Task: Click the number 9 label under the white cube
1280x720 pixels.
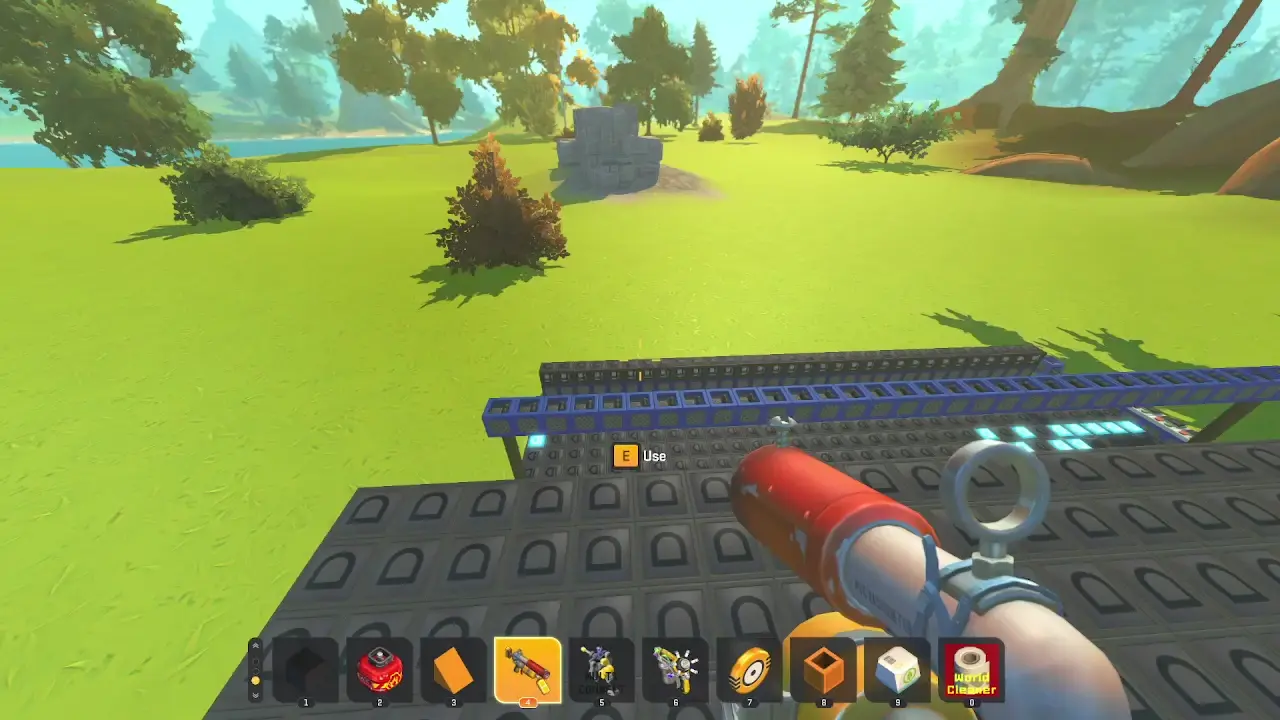Action: coord(900,703)
